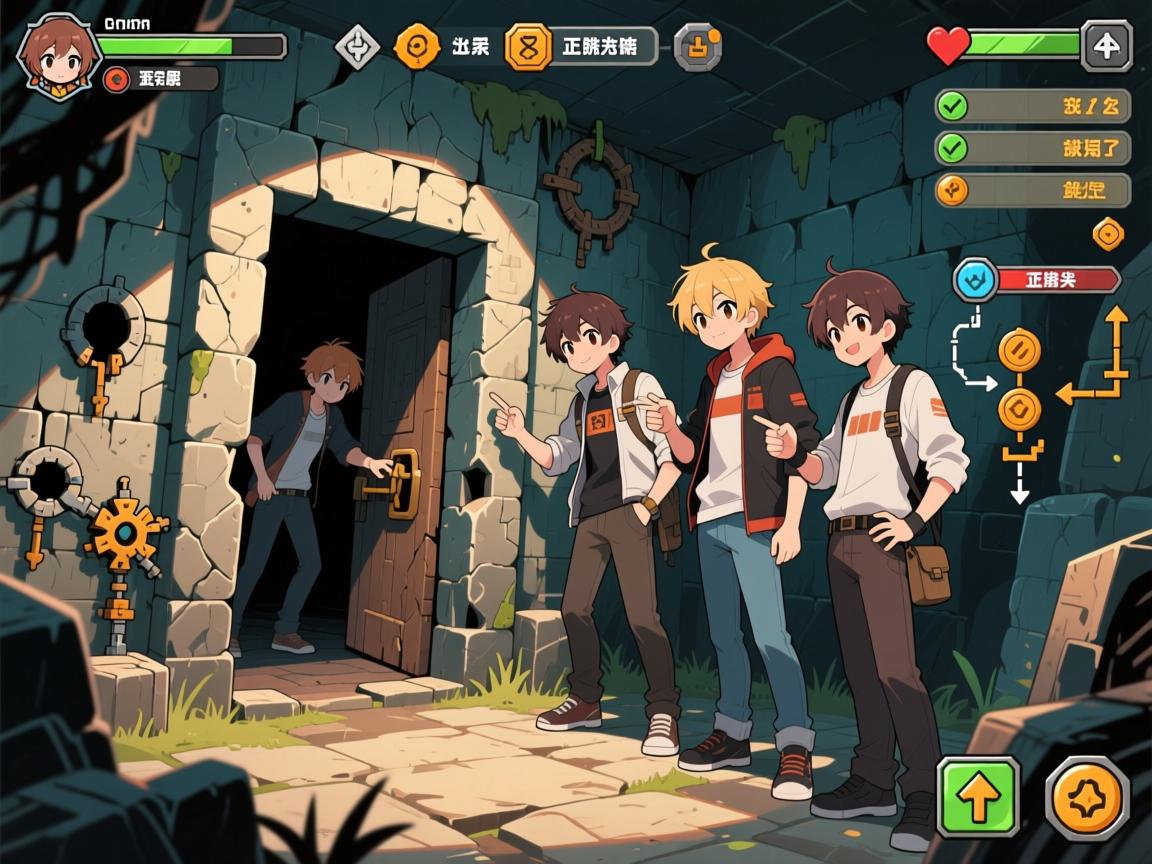Click the grey octagon icon with orange dot
The width and height of the screenshot is (1152, 864).
(697, 46)
